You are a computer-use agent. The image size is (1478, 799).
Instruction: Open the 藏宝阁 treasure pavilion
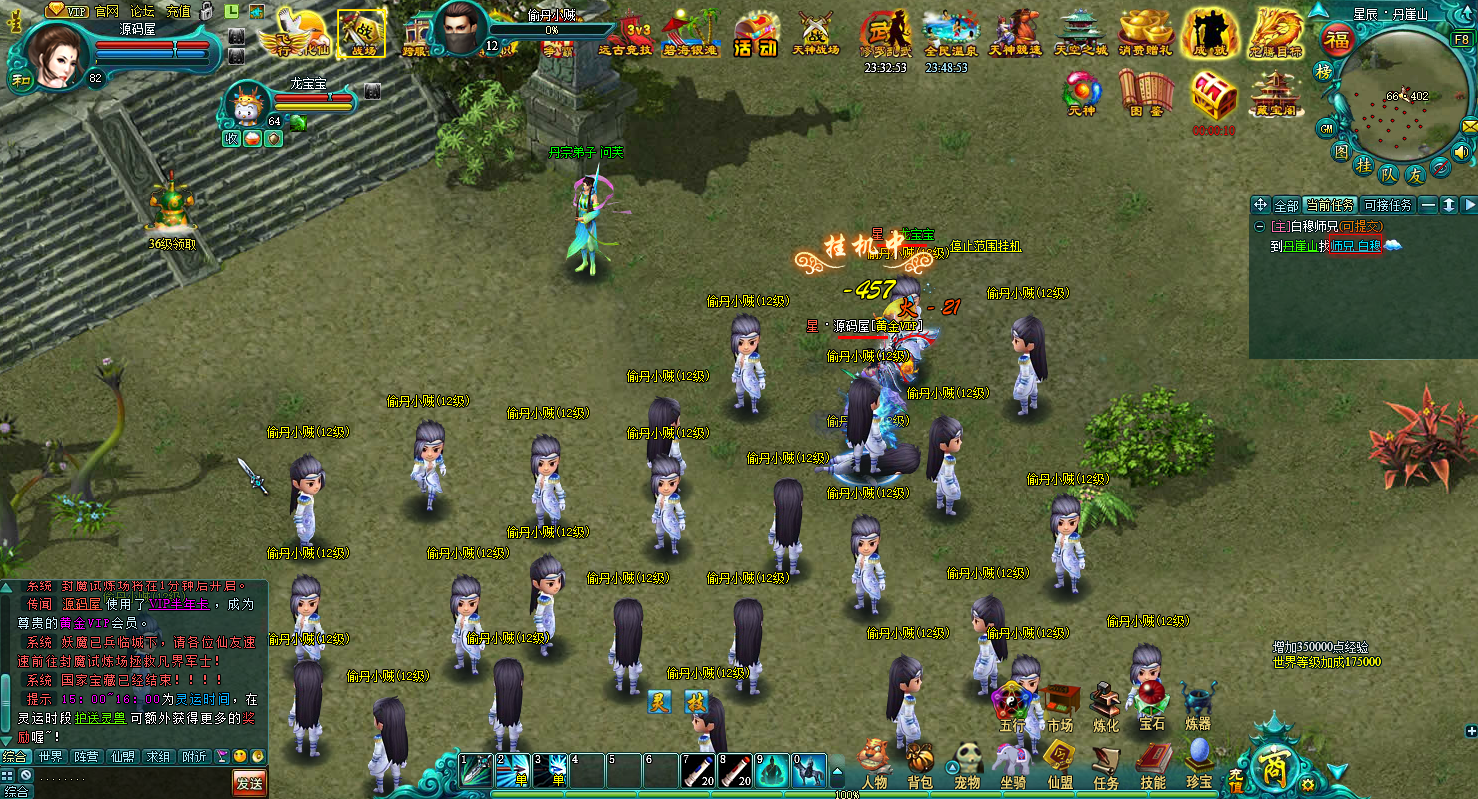tap(1274, 93)
